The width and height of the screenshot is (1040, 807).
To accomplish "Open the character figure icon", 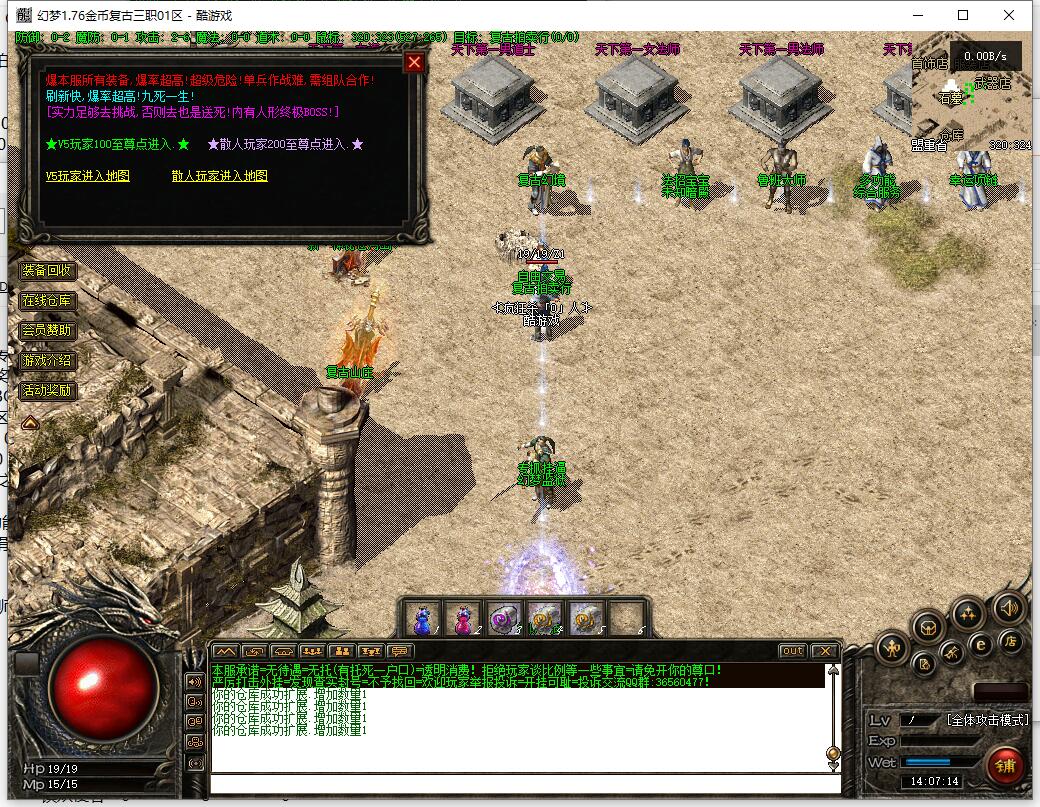I will pyautogui.click(x=892, y=650).
